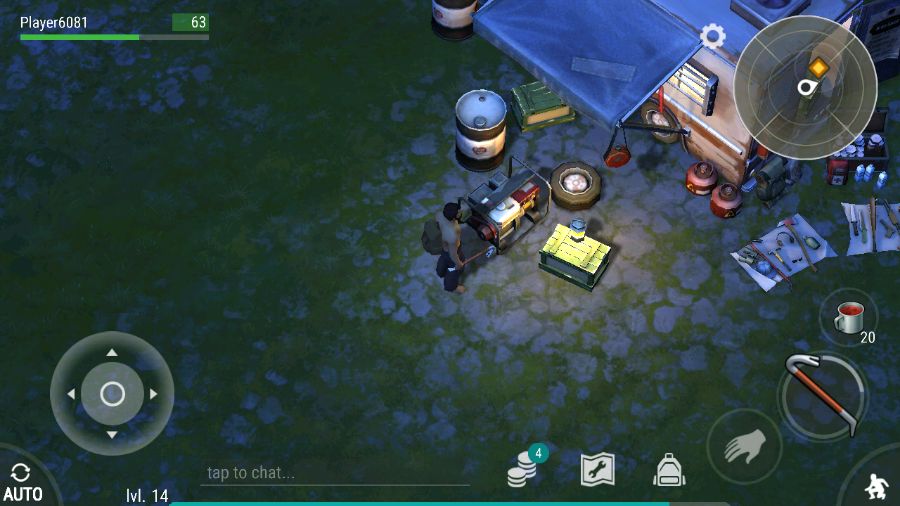Attack with the crowbar weapon button
This screenshot has width=900, height=506.
pos(823,396)
